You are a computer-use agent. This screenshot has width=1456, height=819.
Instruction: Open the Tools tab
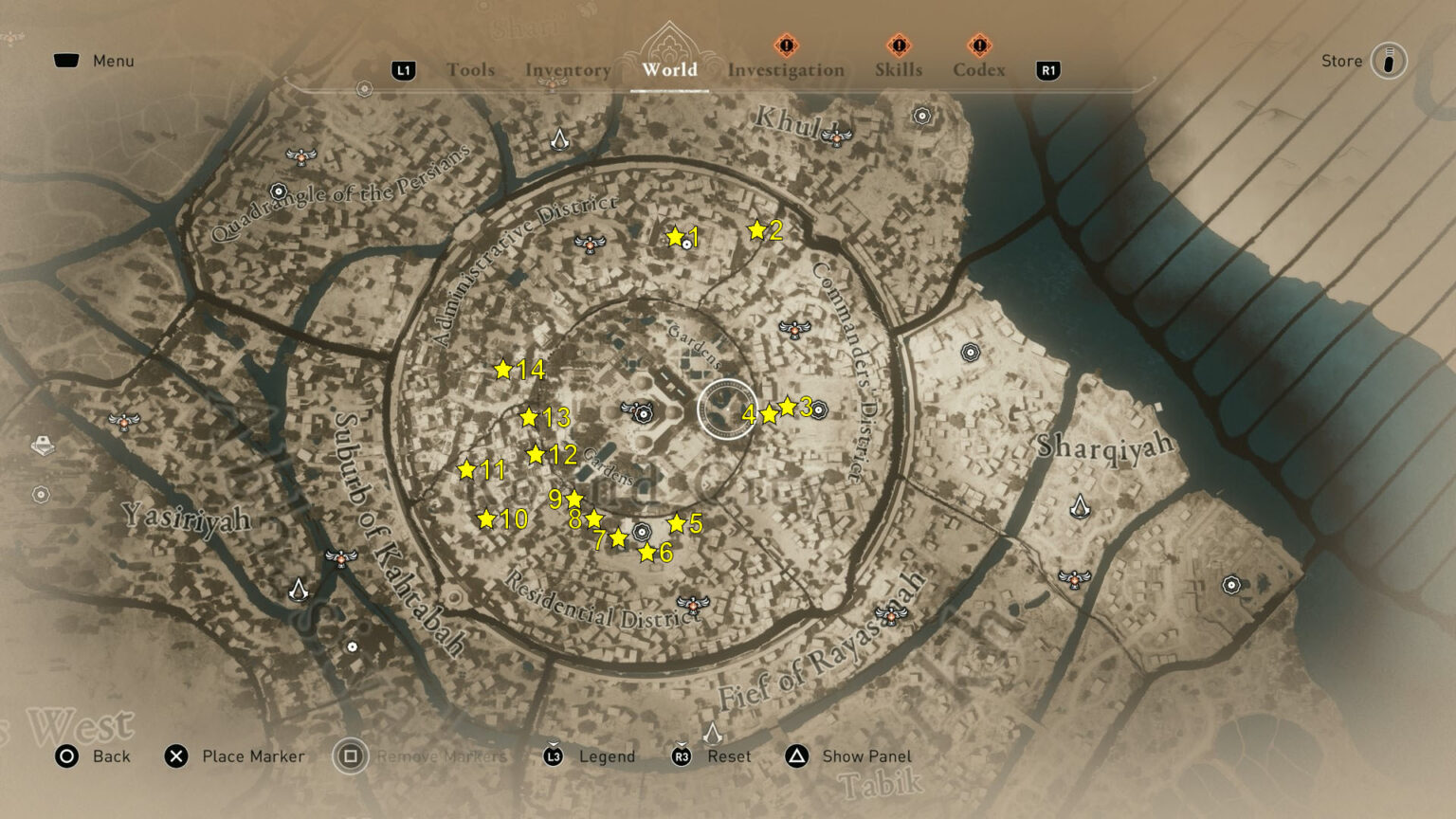click(x=471, y=69)
